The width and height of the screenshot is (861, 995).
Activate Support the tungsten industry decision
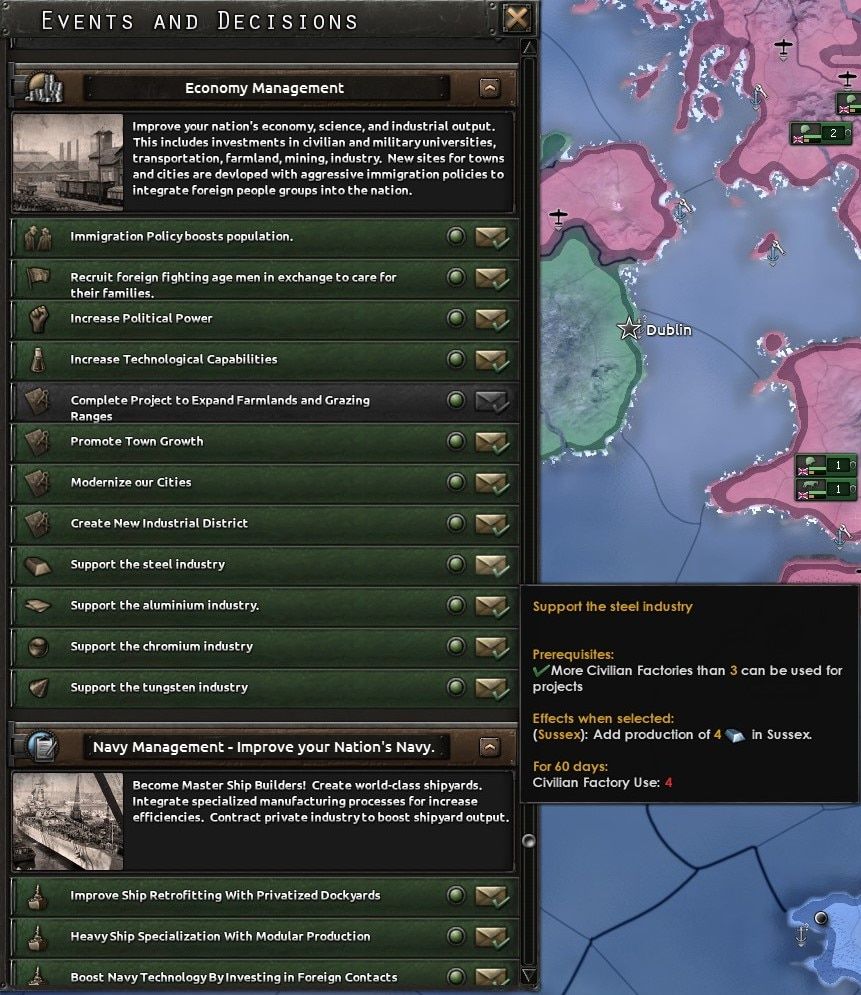pyautogui.click(x=491, y=688)
